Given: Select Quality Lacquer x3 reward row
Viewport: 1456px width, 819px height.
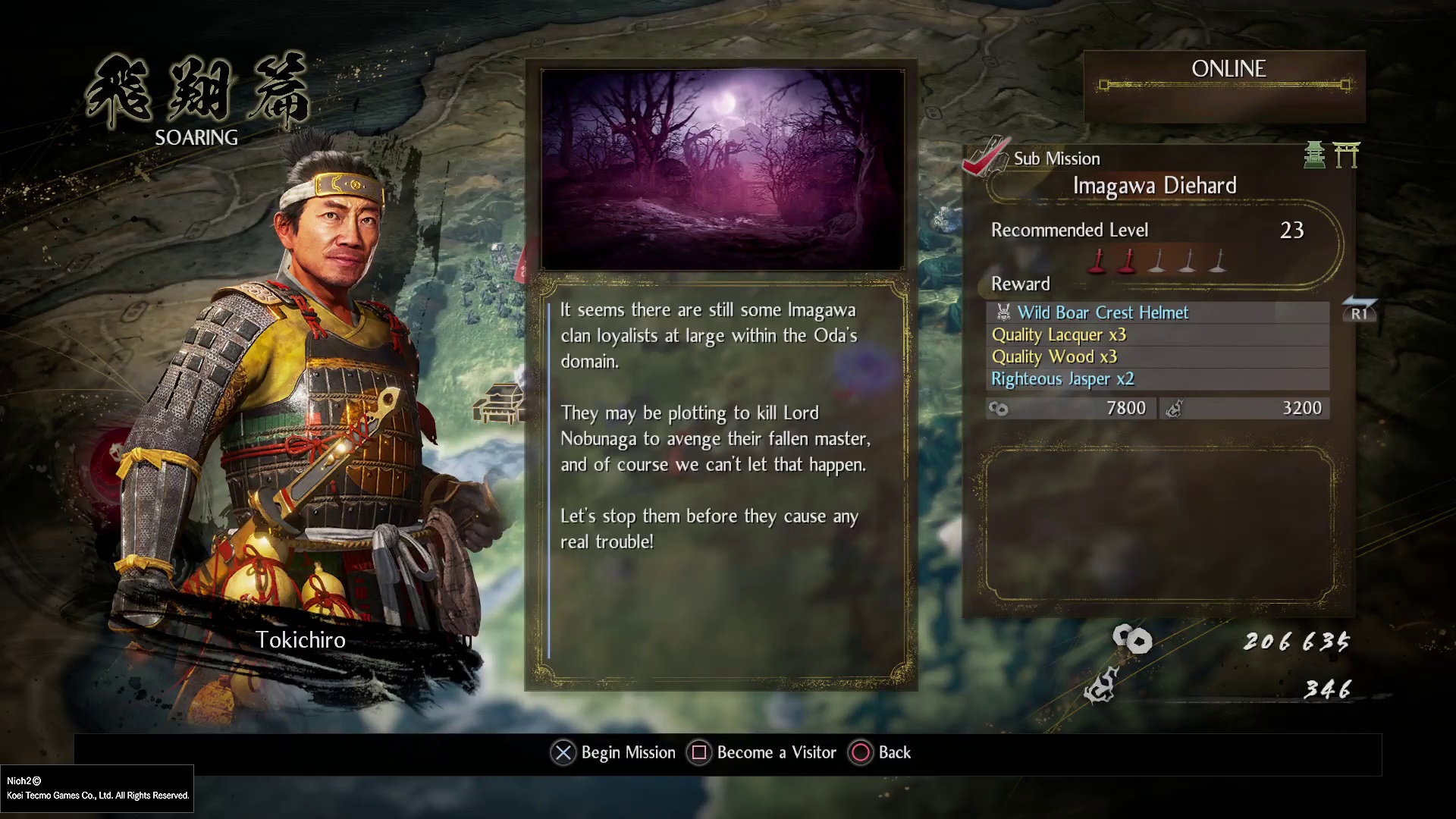Looking at the screenshot, I should click(1059, 334).
